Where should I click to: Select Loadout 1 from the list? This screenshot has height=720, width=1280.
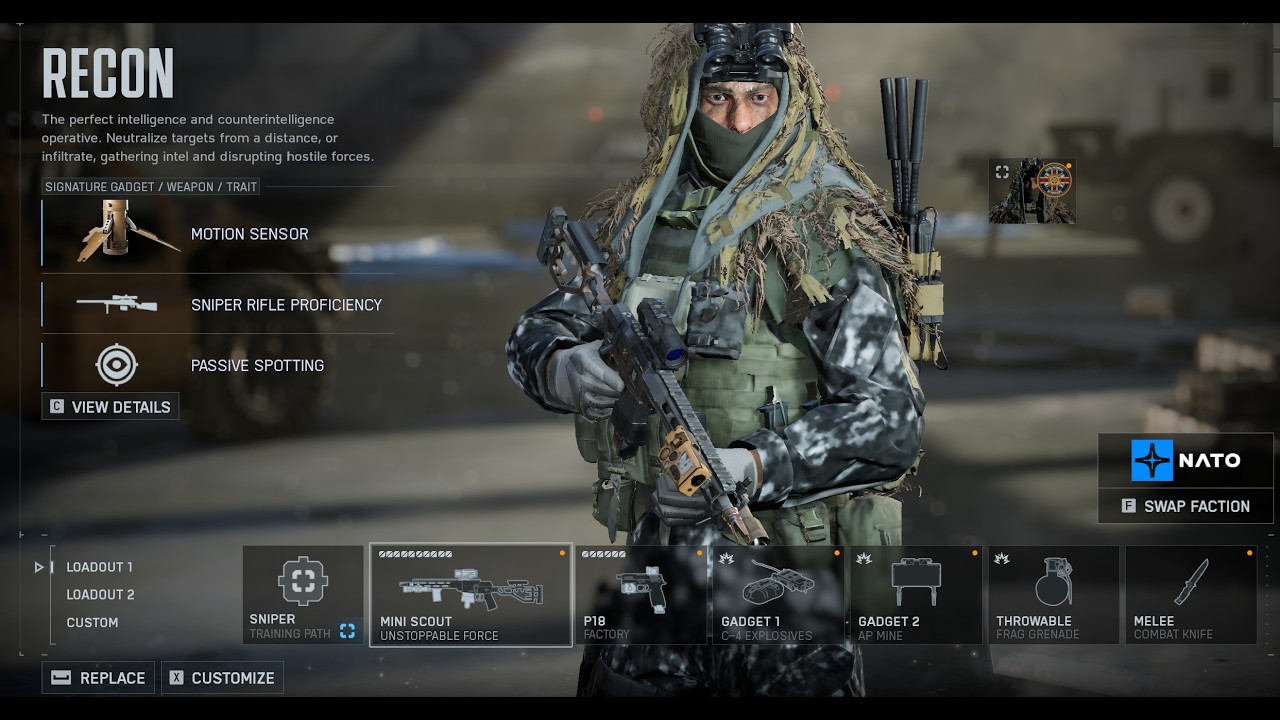pos(99,567)
